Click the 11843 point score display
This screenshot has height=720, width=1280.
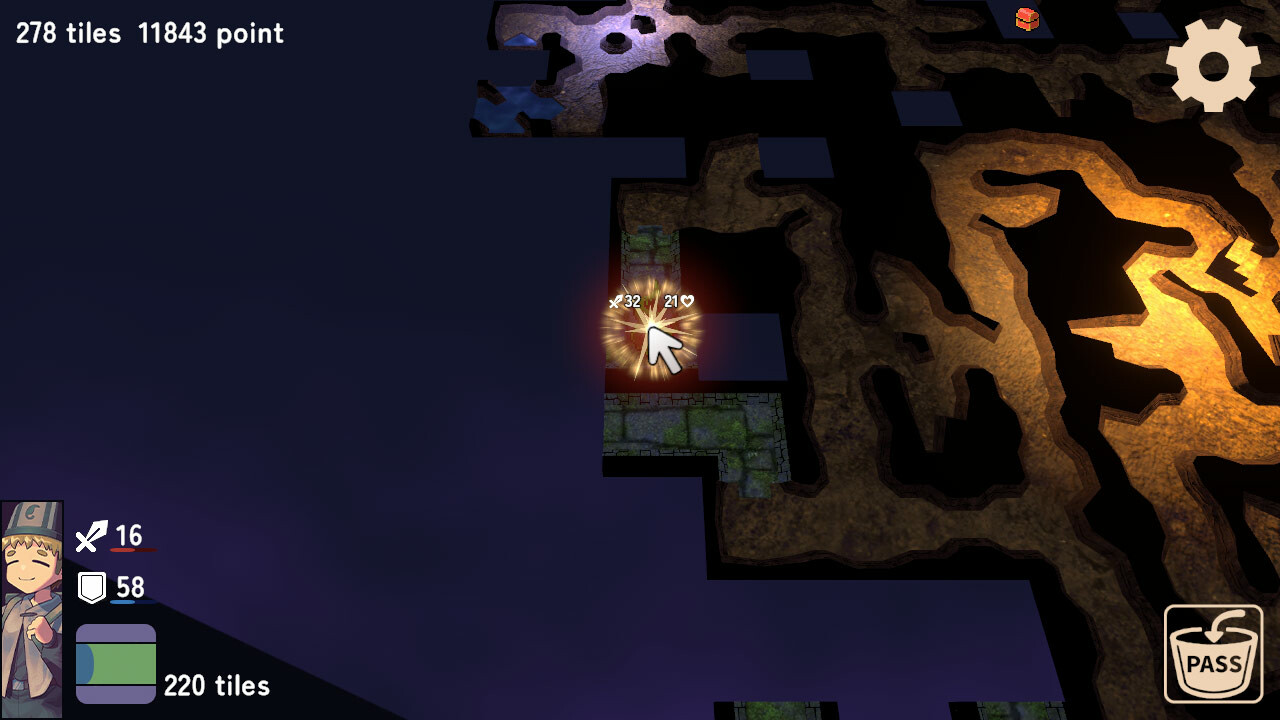(211, 33)
